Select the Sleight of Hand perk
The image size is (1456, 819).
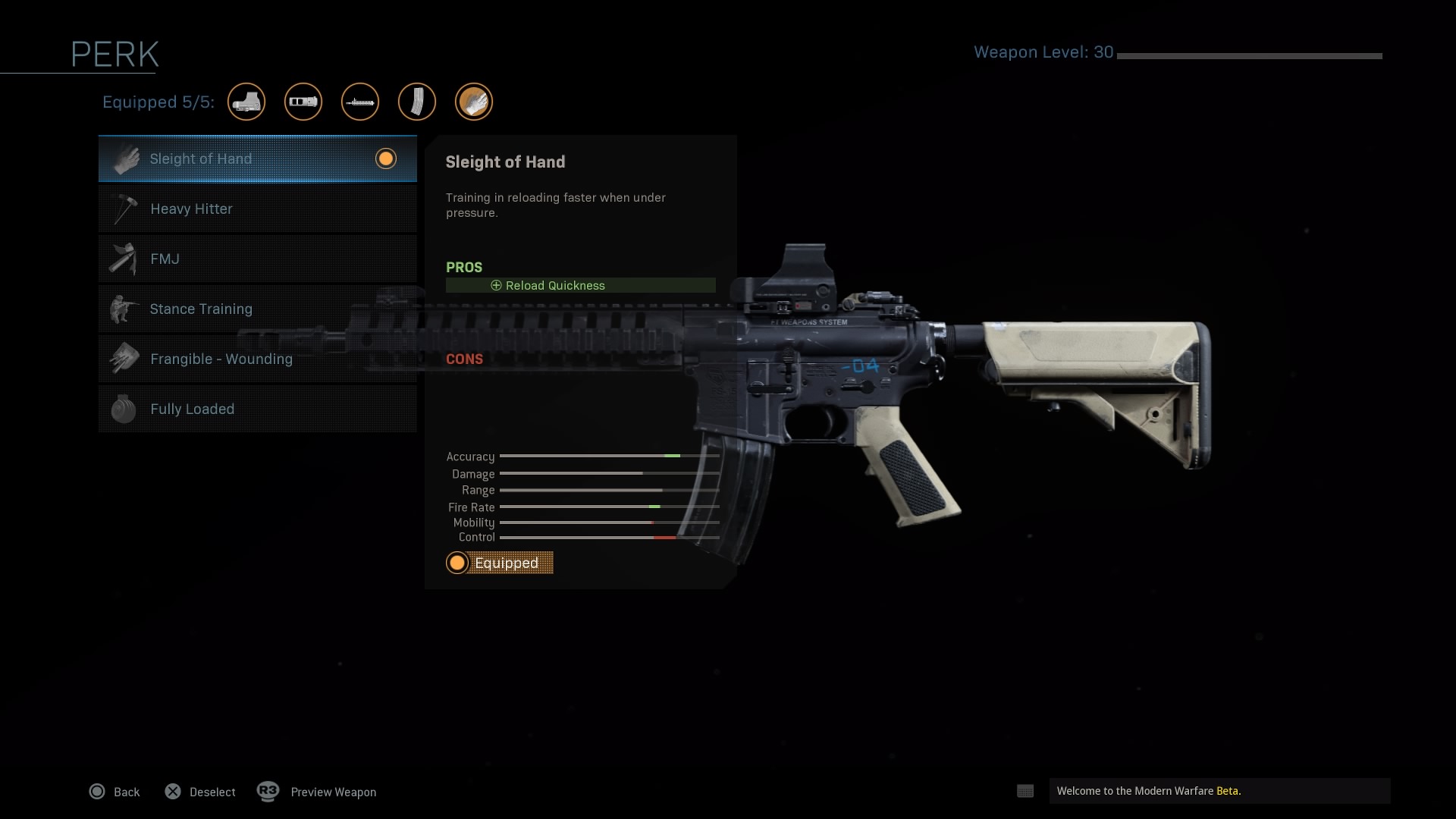click(x=257, y=159)
